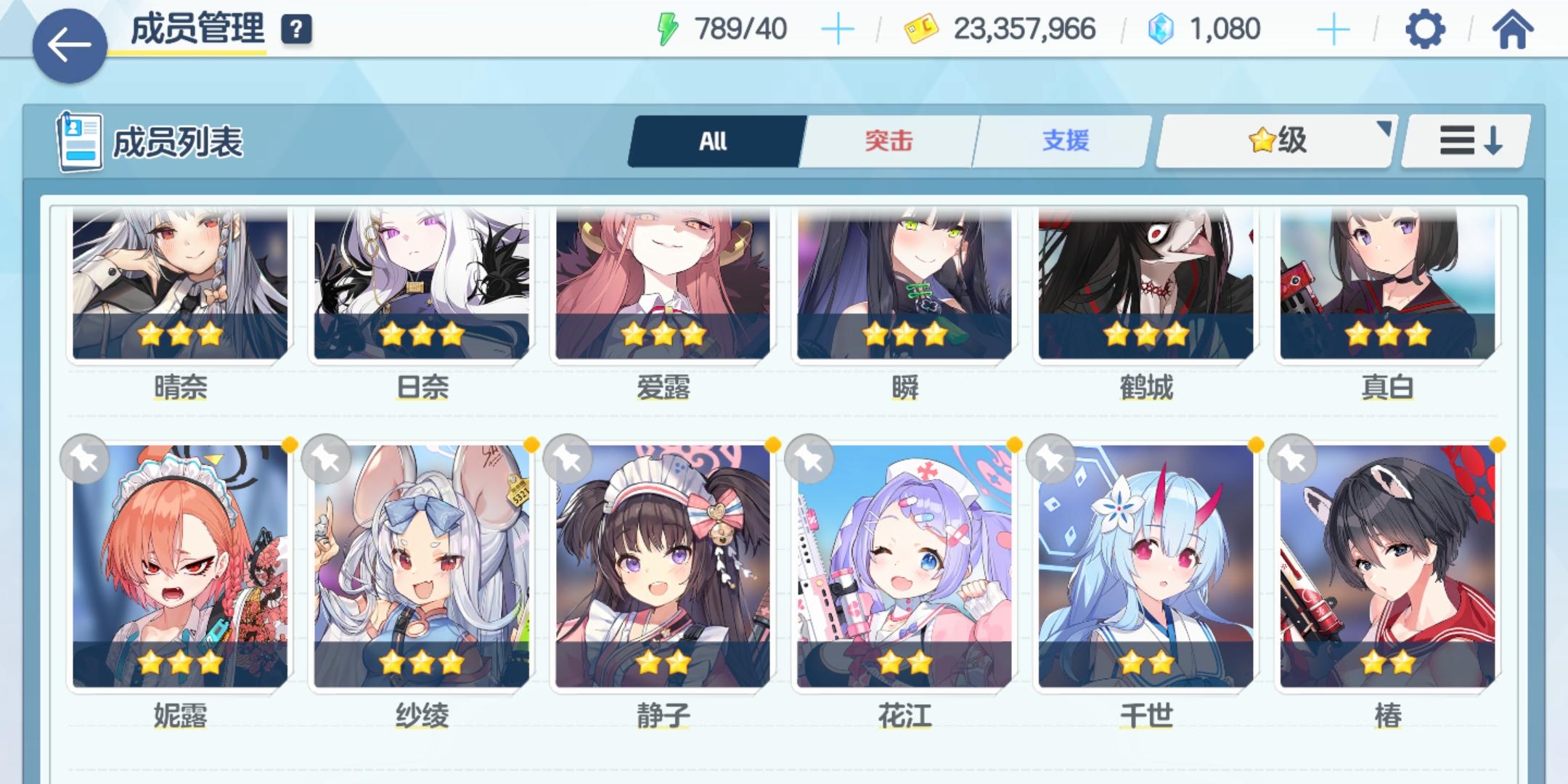Click the plus button to buy energy
1568x784 pixels.
[838, 29]
